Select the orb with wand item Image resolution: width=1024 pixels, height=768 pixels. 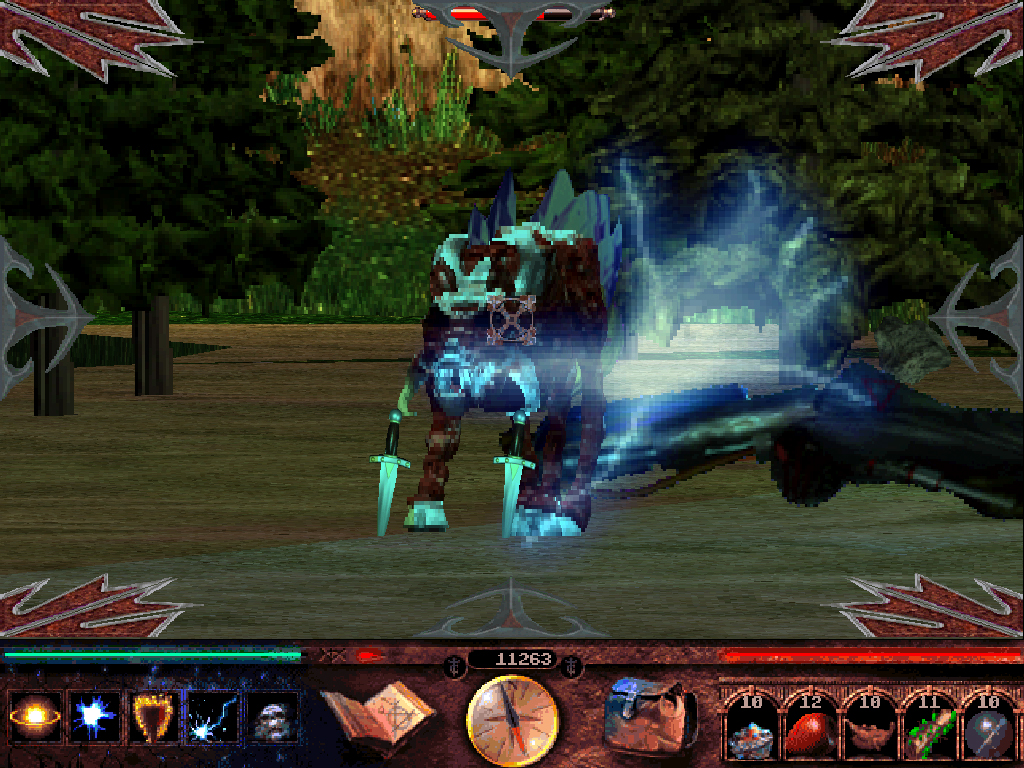pyautogui.click(x=988, y=730)
